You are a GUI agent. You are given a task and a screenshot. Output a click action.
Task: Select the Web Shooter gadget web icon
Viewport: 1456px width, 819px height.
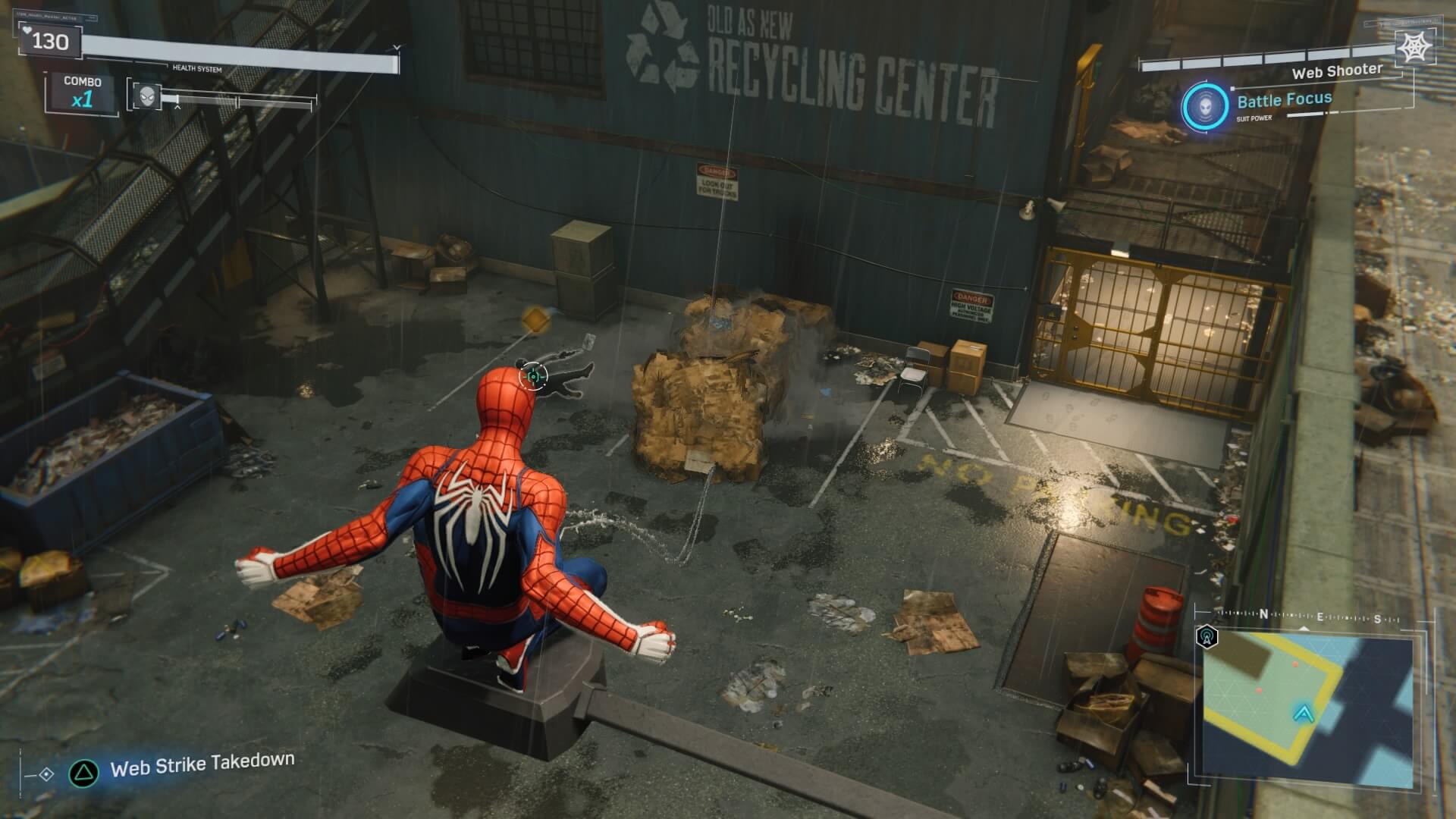point(1414,49)
